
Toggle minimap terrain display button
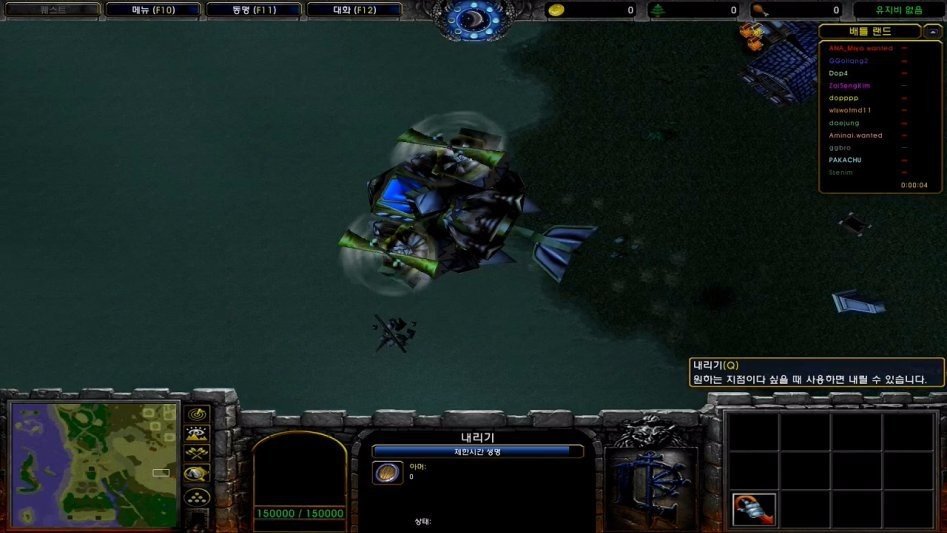click(x=198, y=434)
